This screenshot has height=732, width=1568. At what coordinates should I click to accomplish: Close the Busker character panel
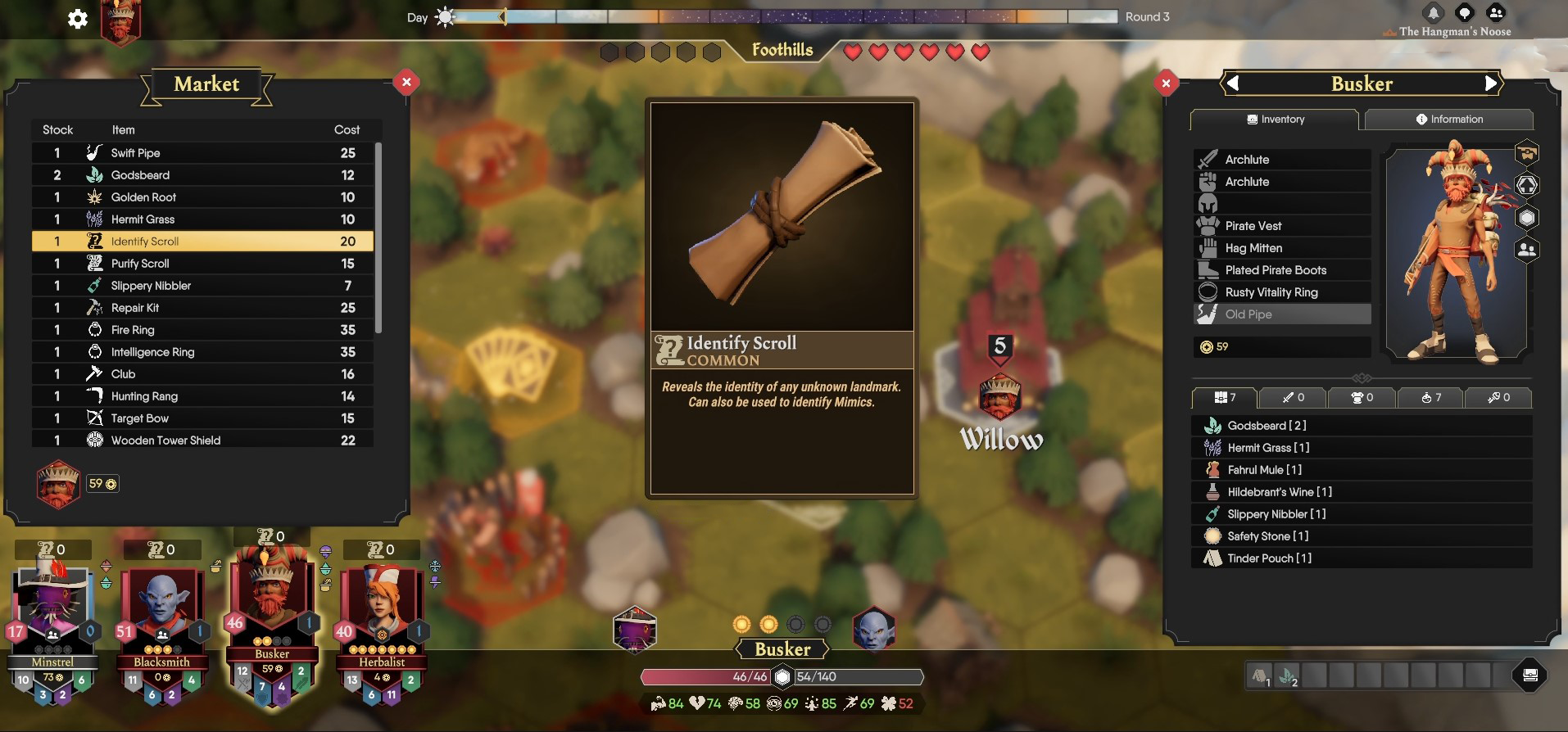(1166, 83)
